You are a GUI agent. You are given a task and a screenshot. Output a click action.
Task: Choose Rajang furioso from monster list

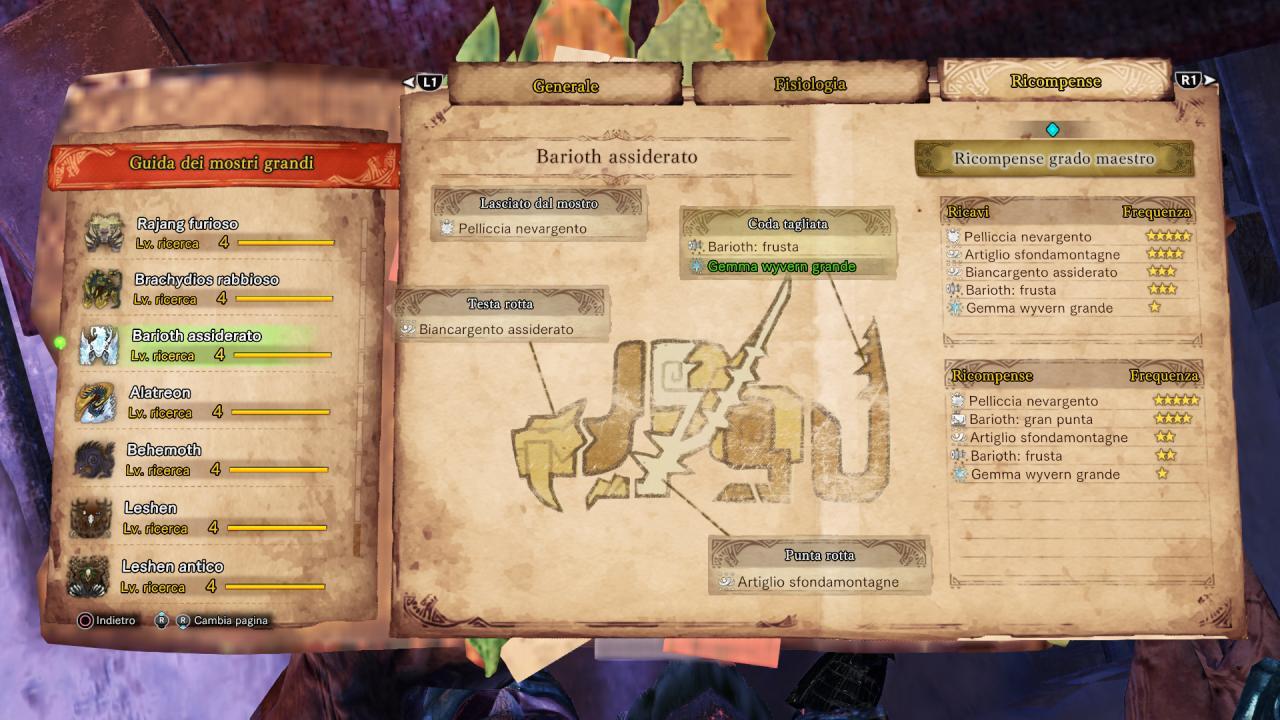(188, 224)
